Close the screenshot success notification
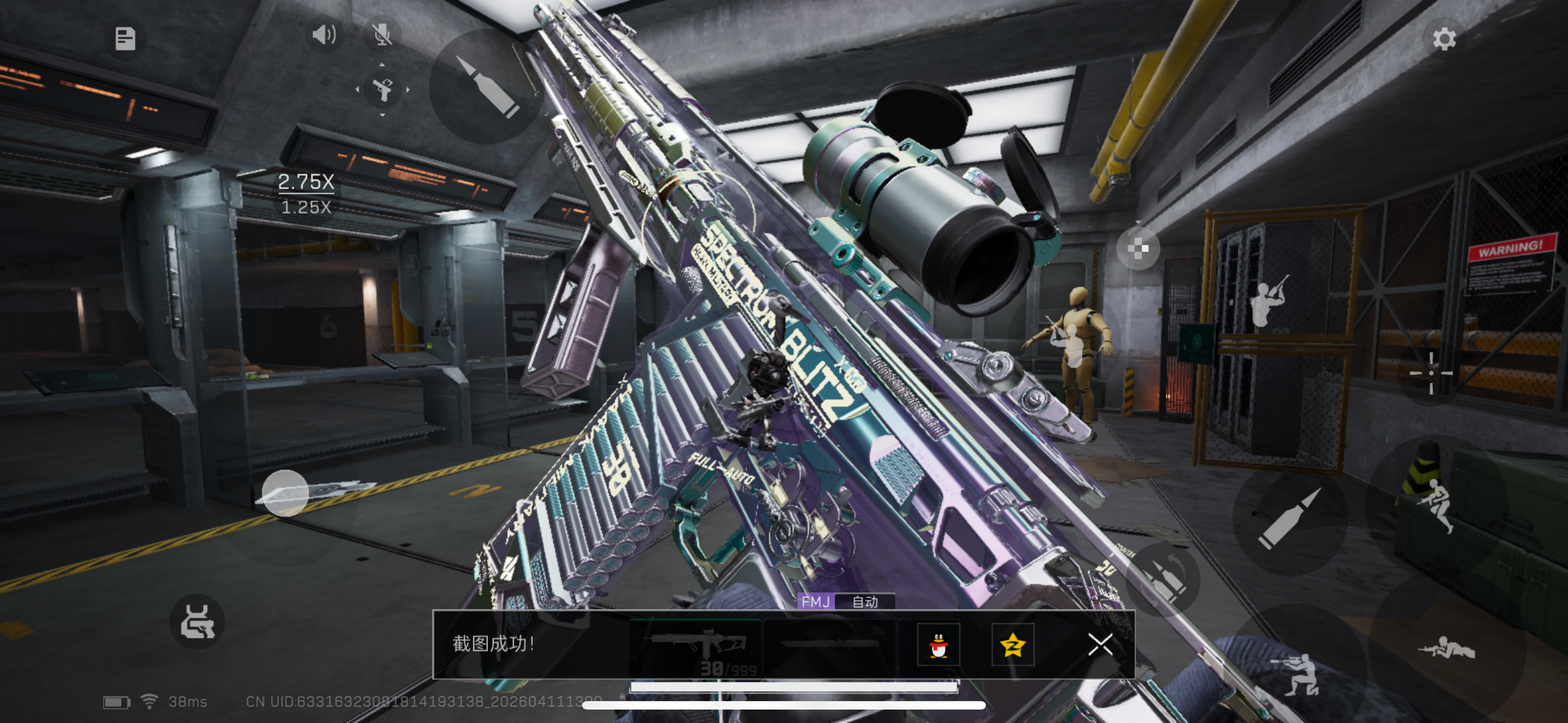 1100,644
